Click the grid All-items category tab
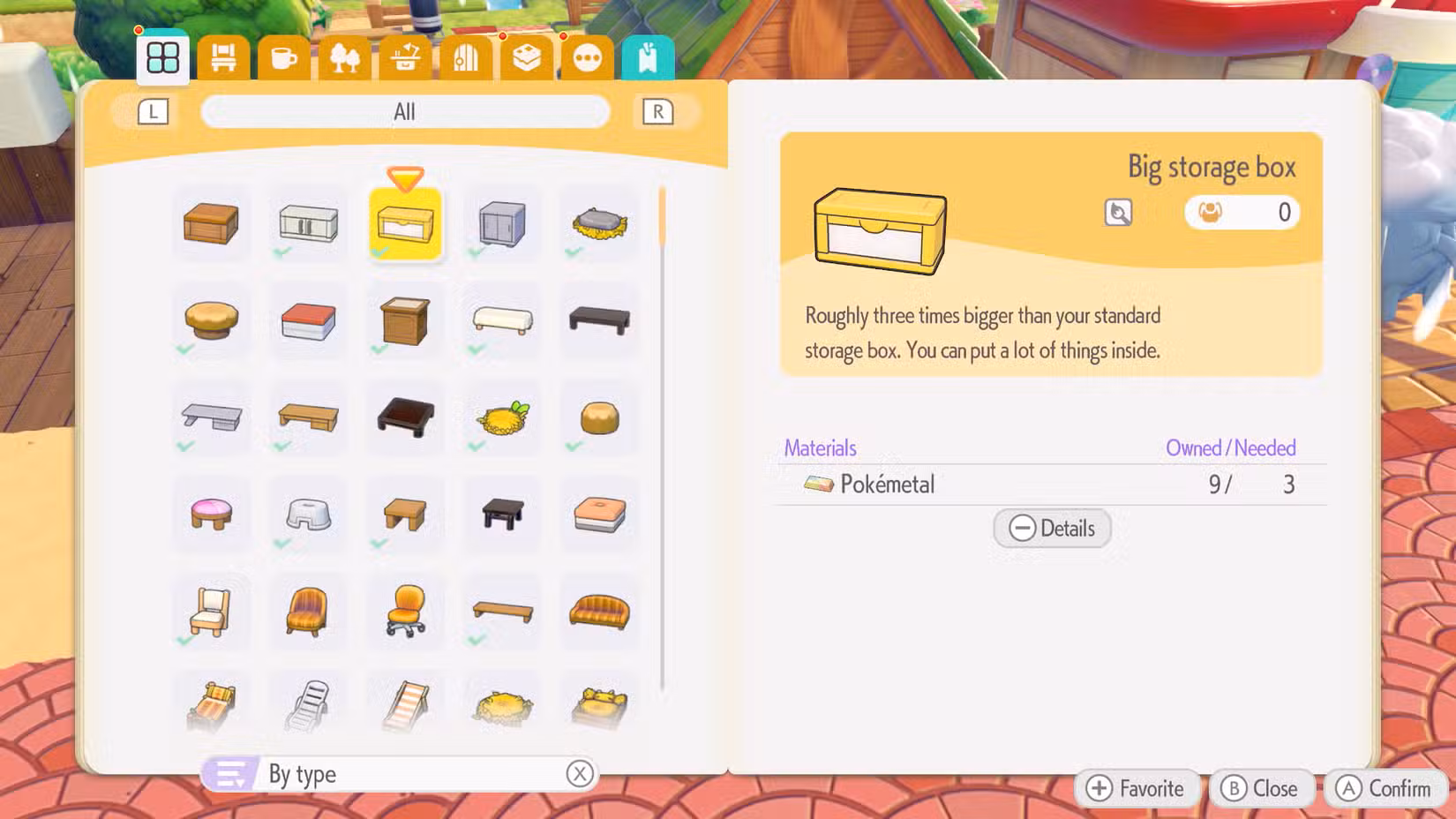 [x=161, y=56]
